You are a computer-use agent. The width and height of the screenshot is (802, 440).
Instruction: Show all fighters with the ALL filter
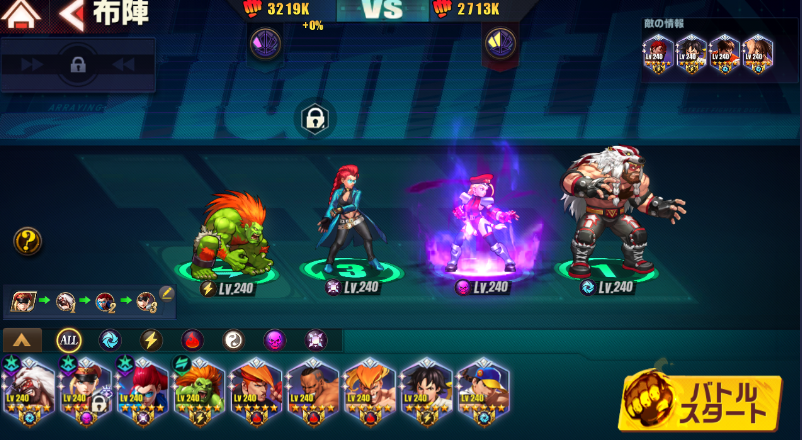[x=68, y=340]
